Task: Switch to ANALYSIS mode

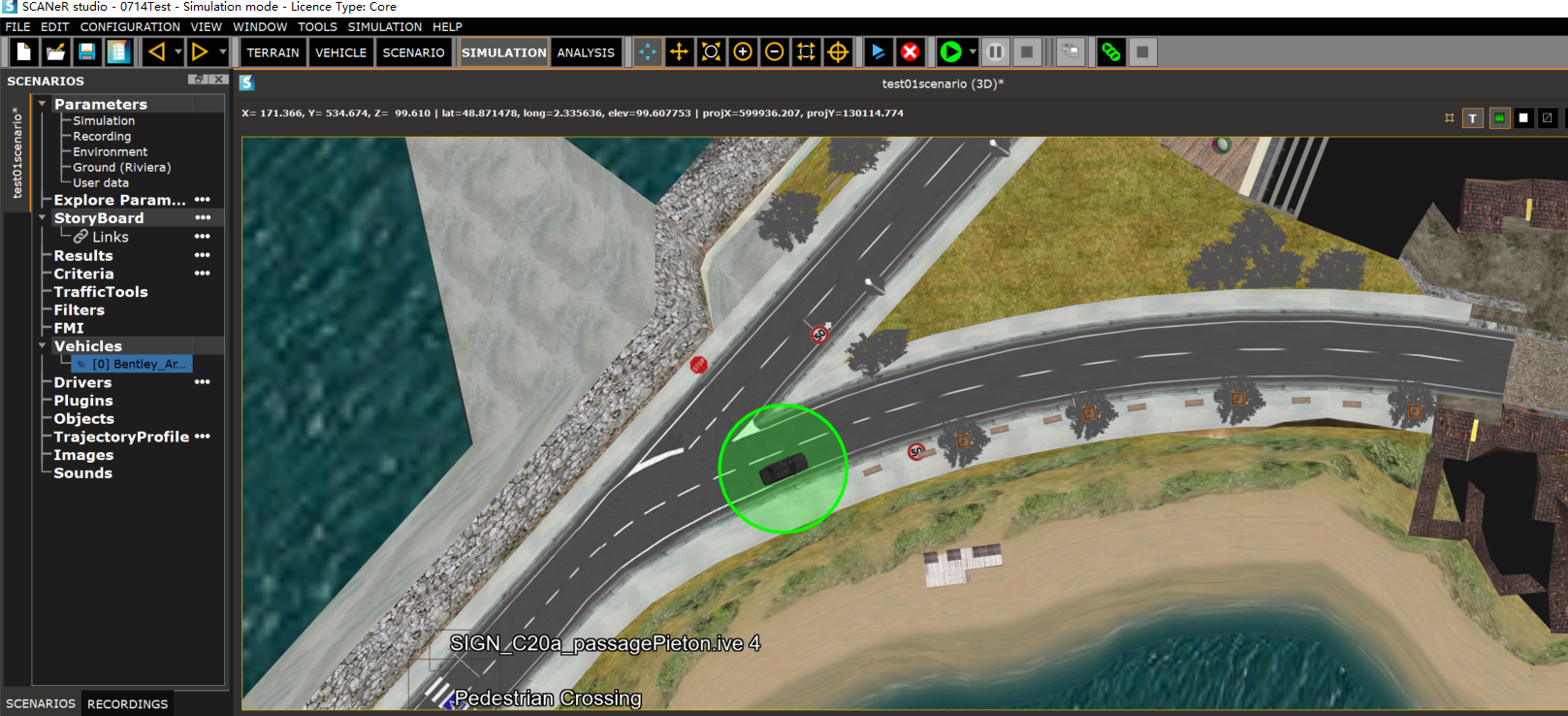Action: 586,52
